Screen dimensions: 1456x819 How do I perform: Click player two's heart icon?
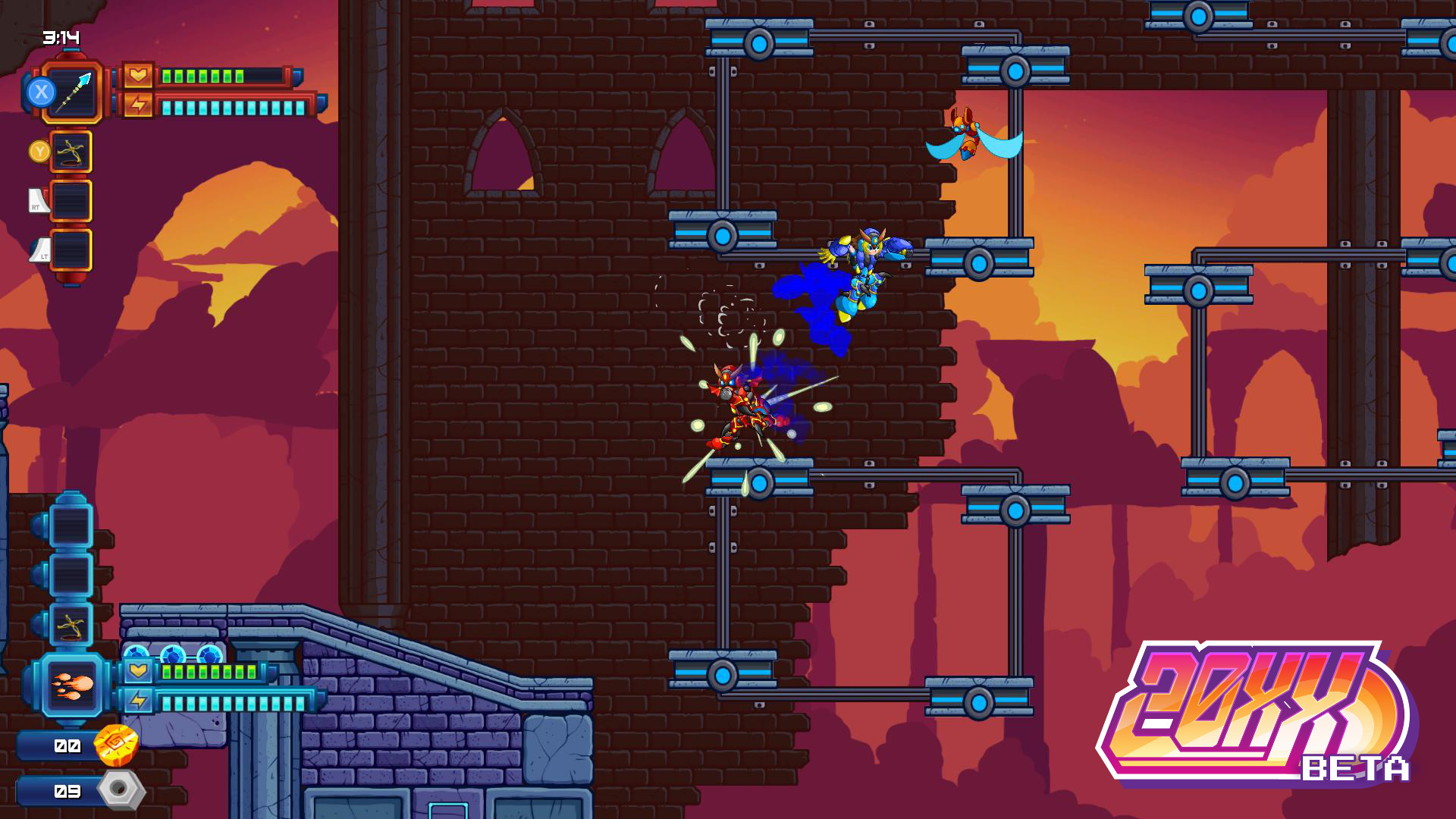click(x=136, y=670)
